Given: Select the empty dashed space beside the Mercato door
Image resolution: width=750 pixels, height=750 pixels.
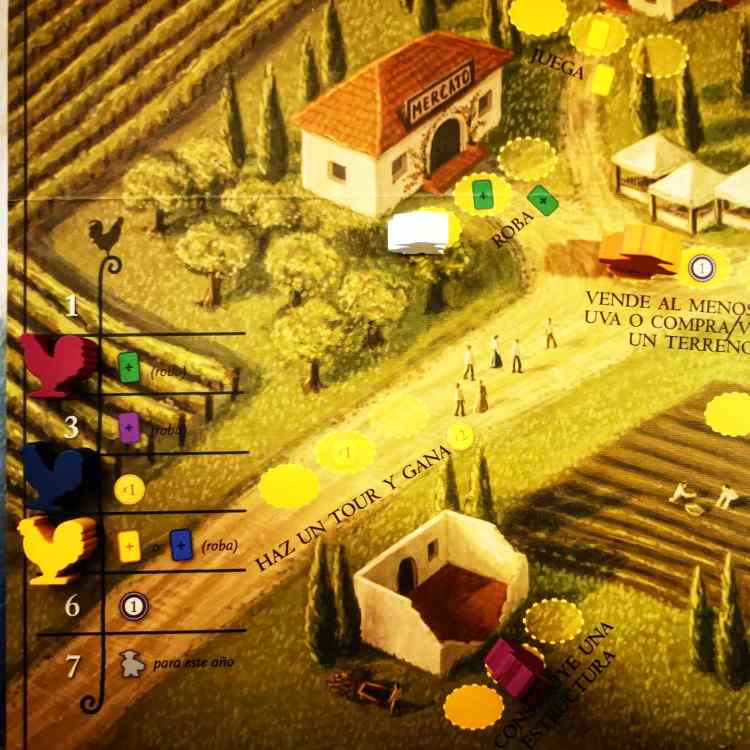Looking at the screenshot, I should click(x=526, y=158).
